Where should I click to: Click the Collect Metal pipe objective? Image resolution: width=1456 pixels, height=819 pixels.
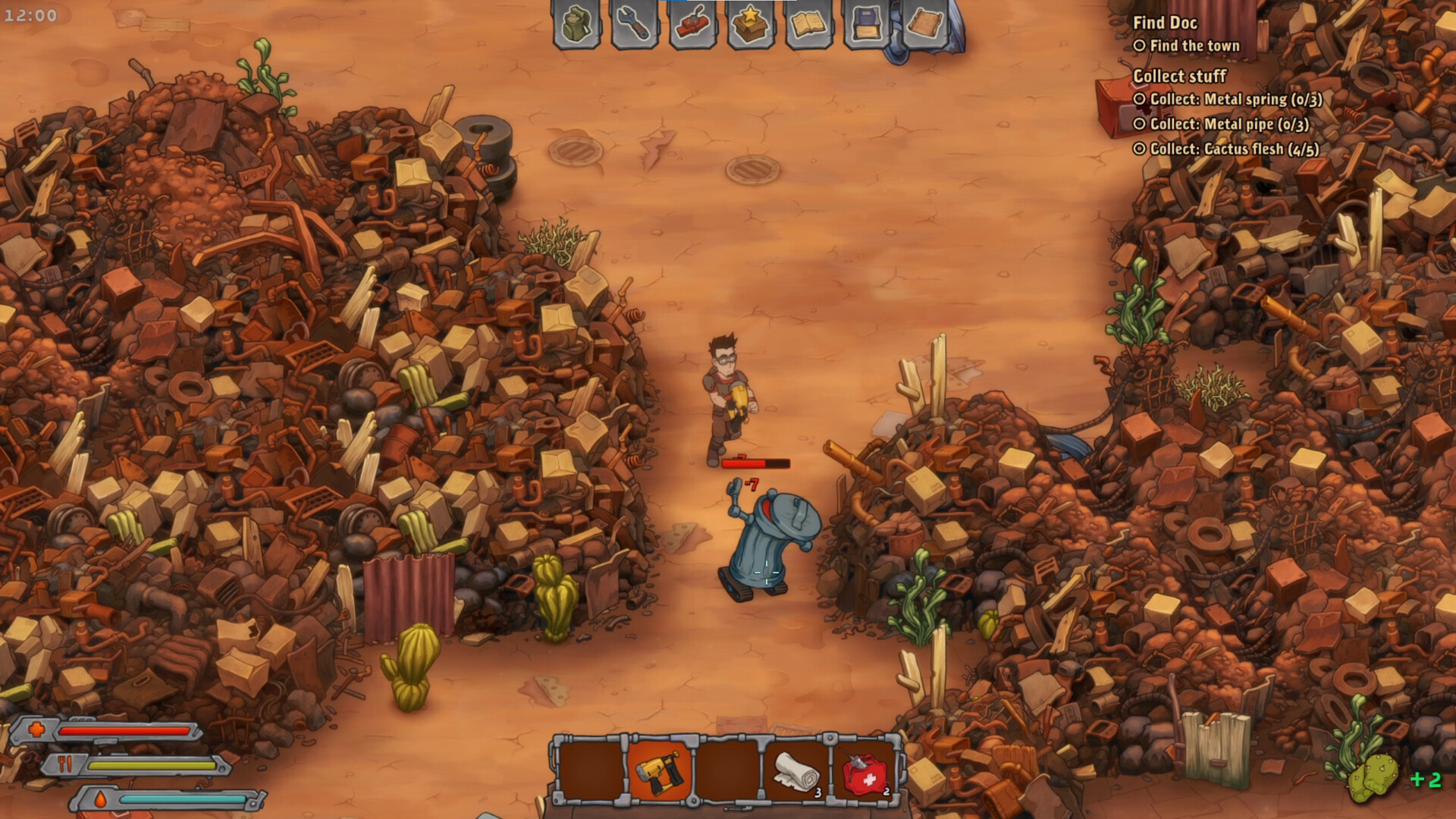point(1228,124)
